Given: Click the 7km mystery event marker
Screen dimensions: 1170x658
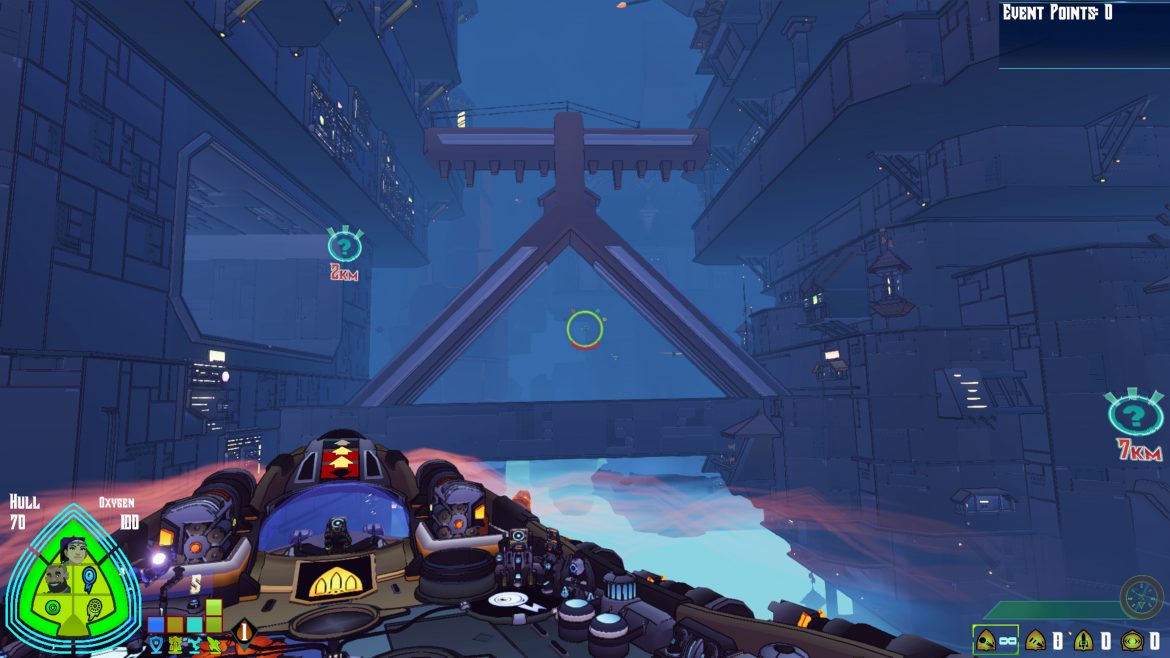Looking at the screenshot, I should point(1135,416).
